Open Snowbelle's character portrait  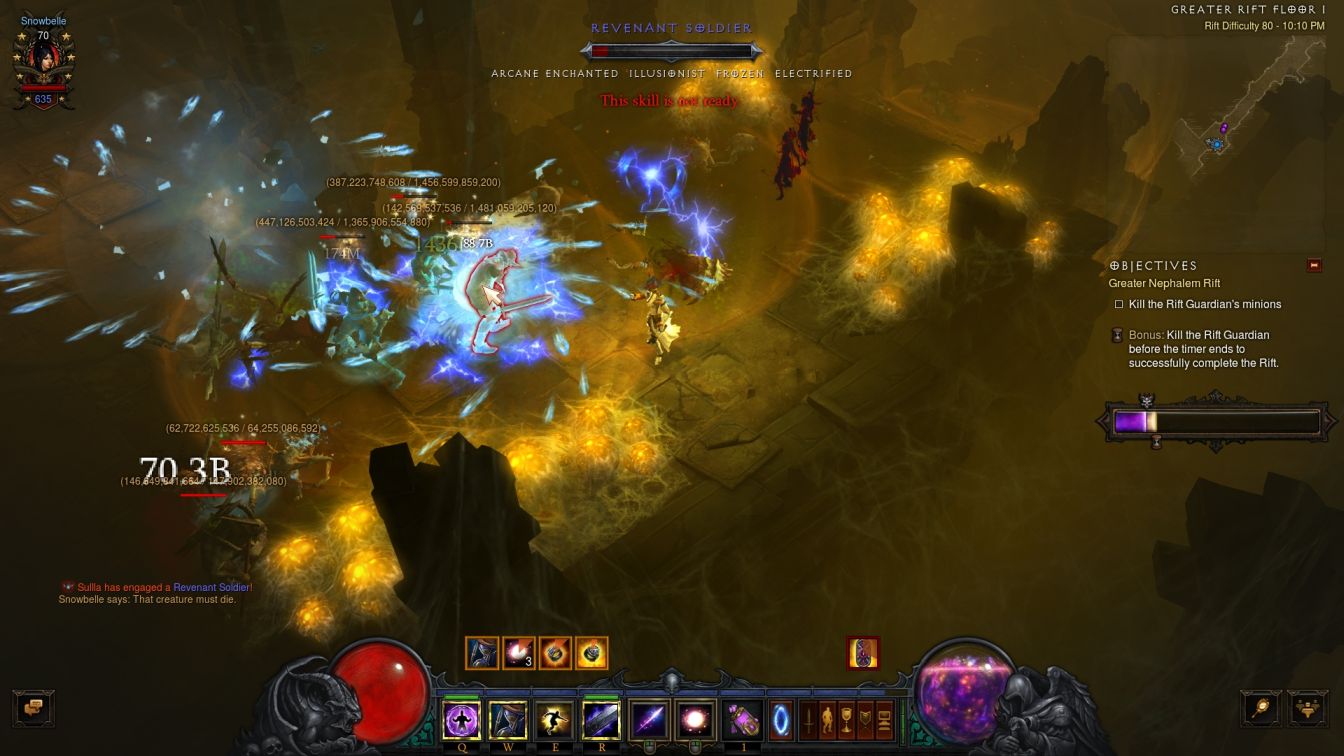point(42,62)
